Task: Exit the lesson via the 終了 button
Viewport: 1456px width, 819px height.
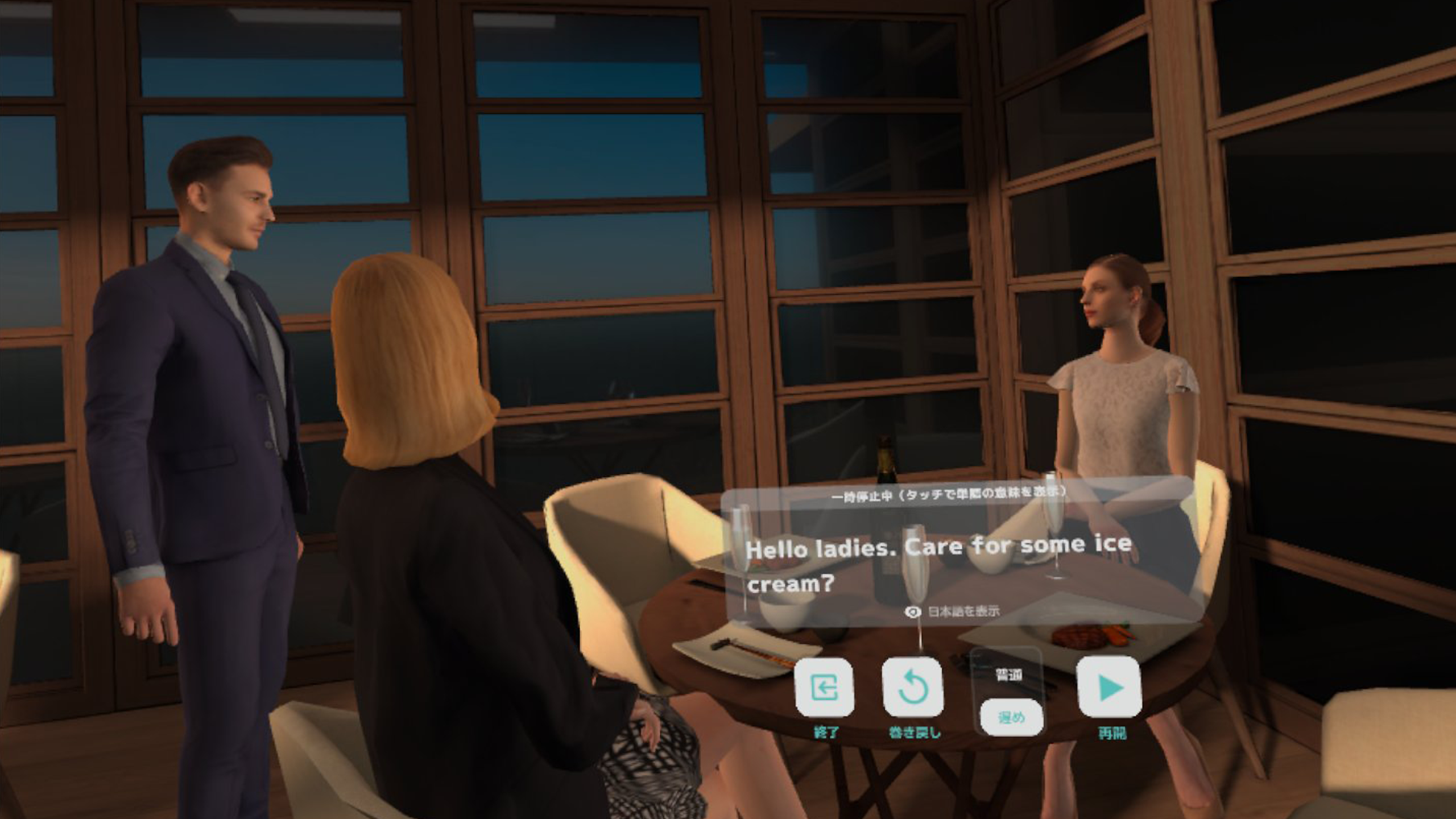Action: click(x=825, y=688)
